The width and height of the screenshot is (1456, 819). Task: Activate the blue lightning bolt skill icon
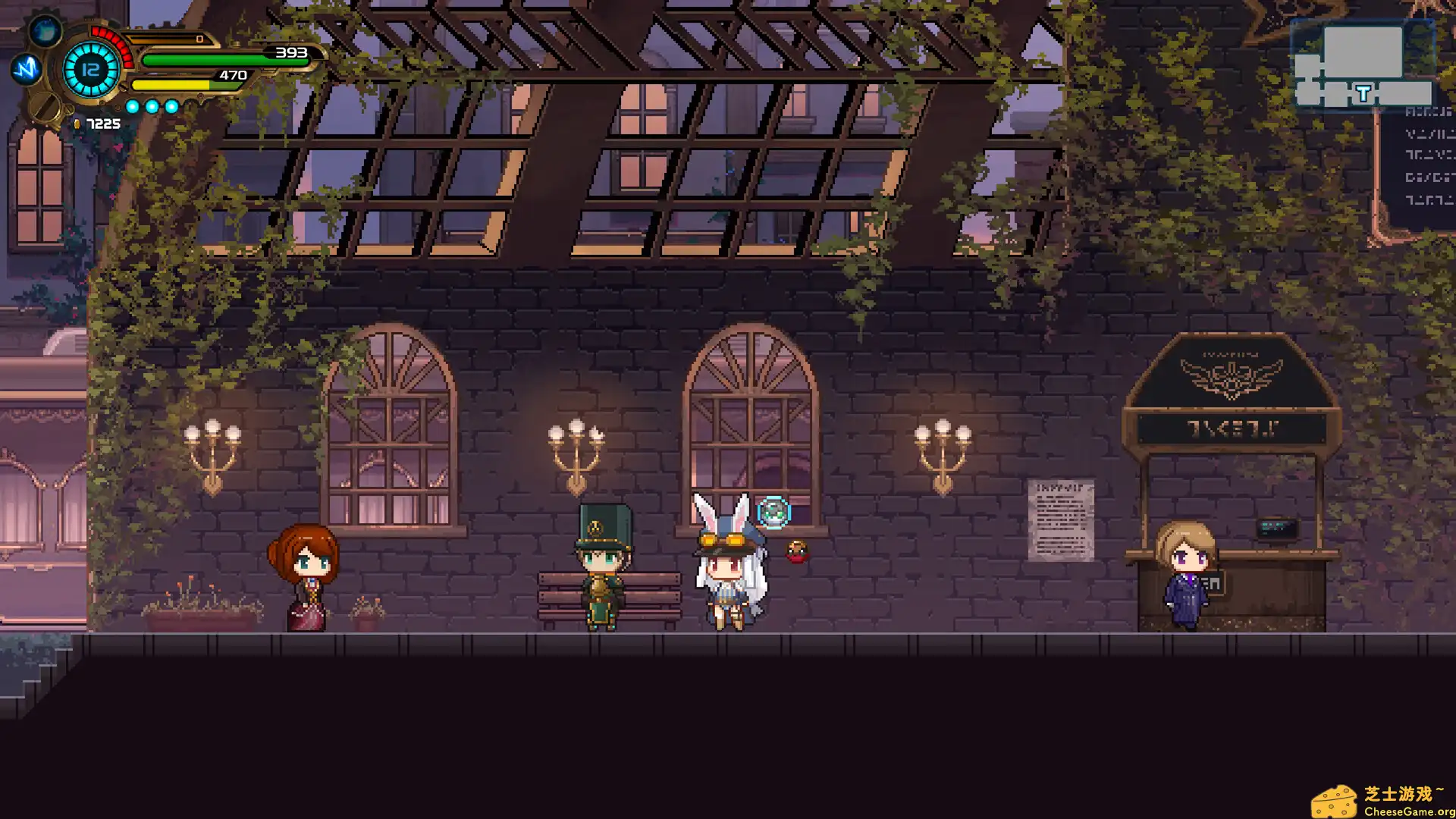click(27, 69)
